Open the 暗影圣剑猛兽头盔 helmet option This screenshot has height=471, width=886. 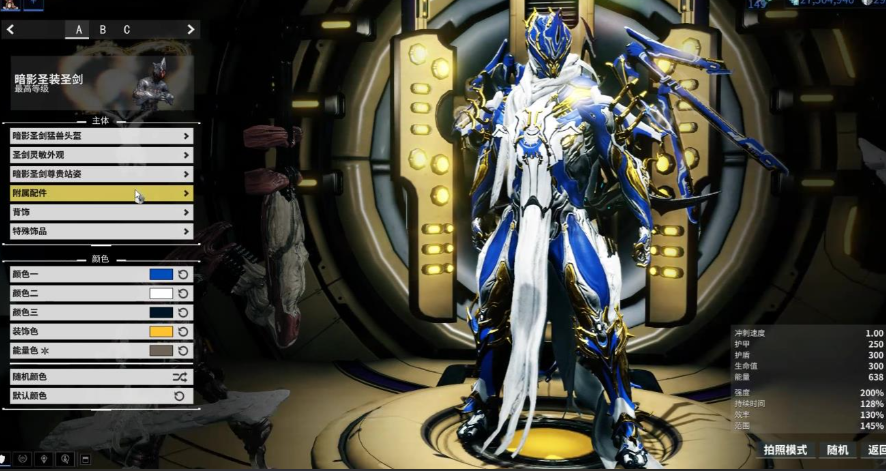click(100, 135)
